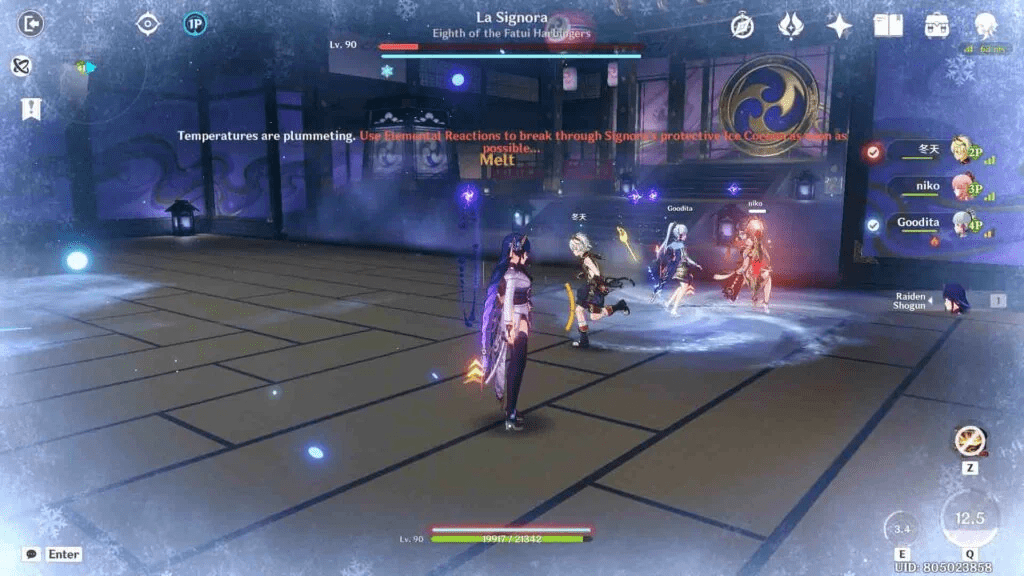Image resolution: width=1024 pixels, height=576 pixels.
Task: Activate the Elemental Burst showing 12.5
Action: tap(969, 518)
